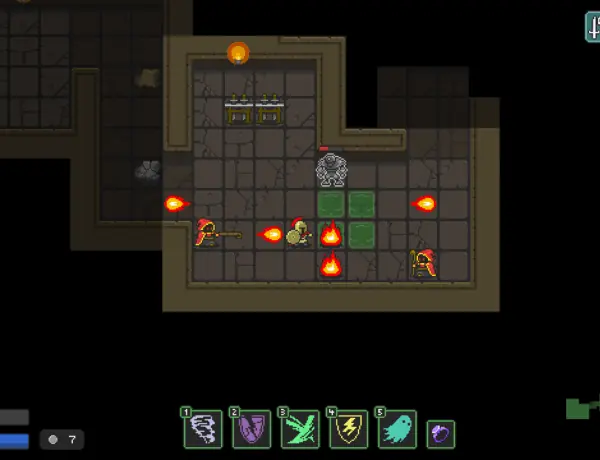Image resolution: width=600 pixels, height=460 pixels.
Task: Select the purple ring item slot
Action: pyautogui.click(x=441, y=433)
